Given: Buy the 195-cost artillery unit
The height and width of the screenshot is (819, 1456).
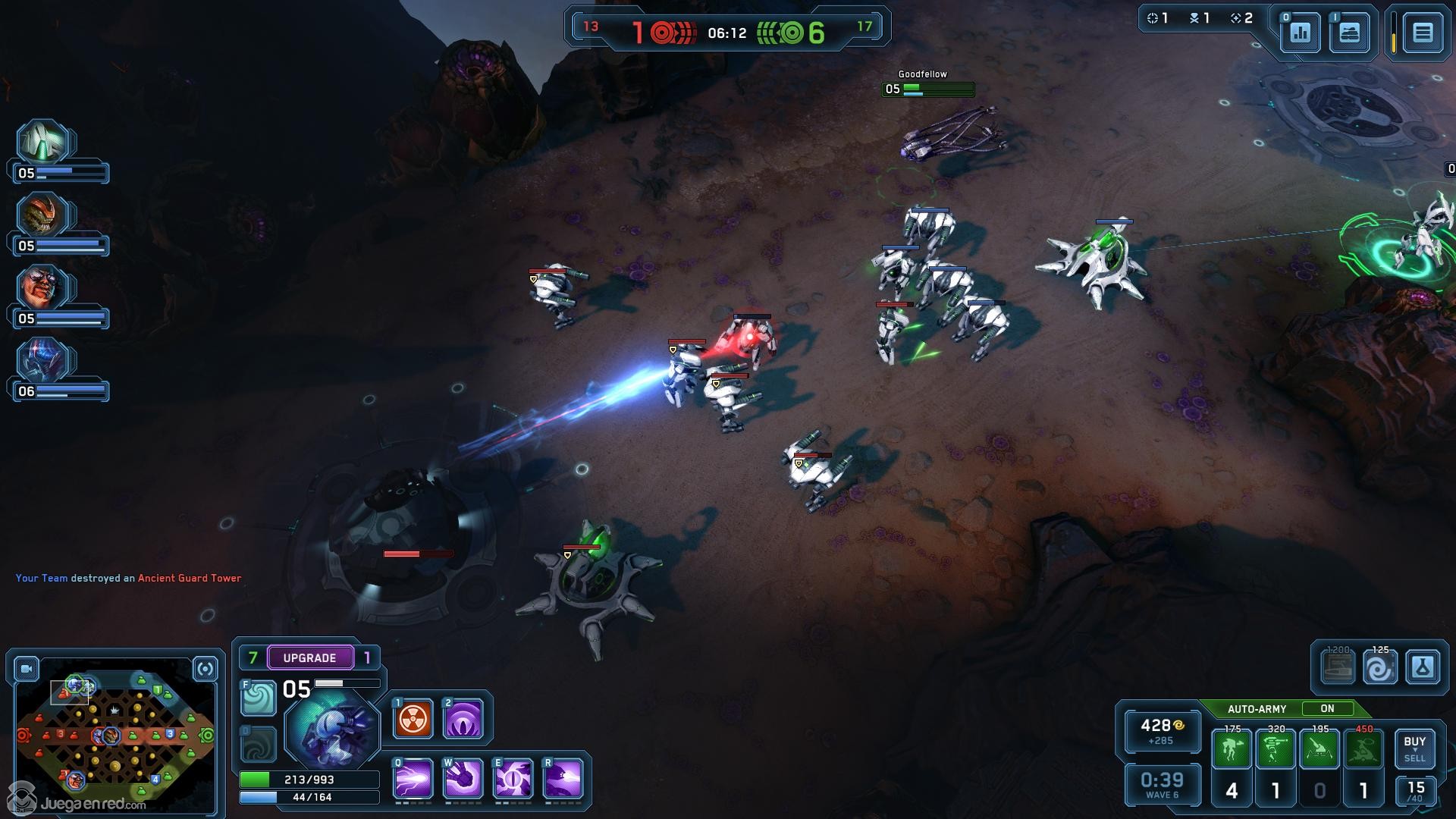Looking at the screenshot, I should click(x=1319, y=748).
